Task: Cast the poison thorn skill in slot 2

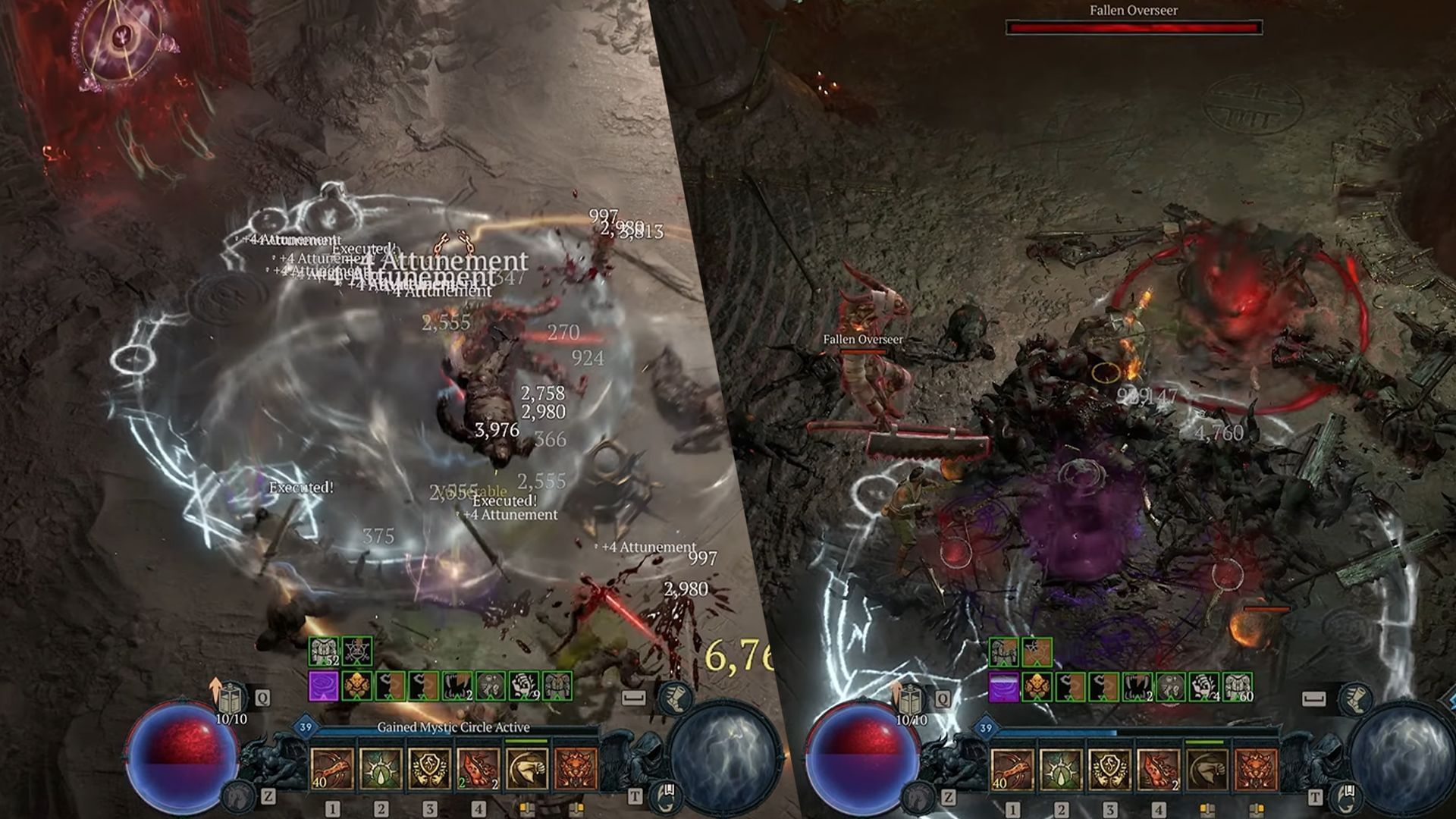Action: [380, 767]
